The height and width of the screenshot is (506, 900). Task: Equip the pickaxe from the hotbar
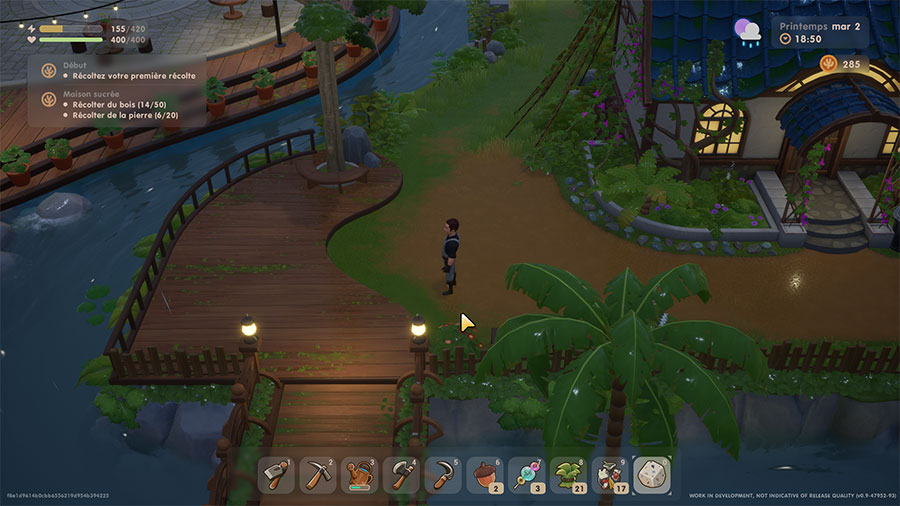pos(318,475)
